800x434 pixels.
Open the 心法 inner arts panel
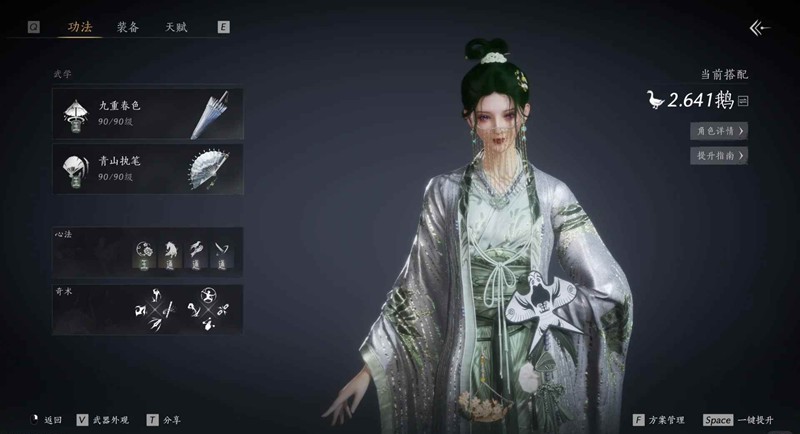coord(148,251)
